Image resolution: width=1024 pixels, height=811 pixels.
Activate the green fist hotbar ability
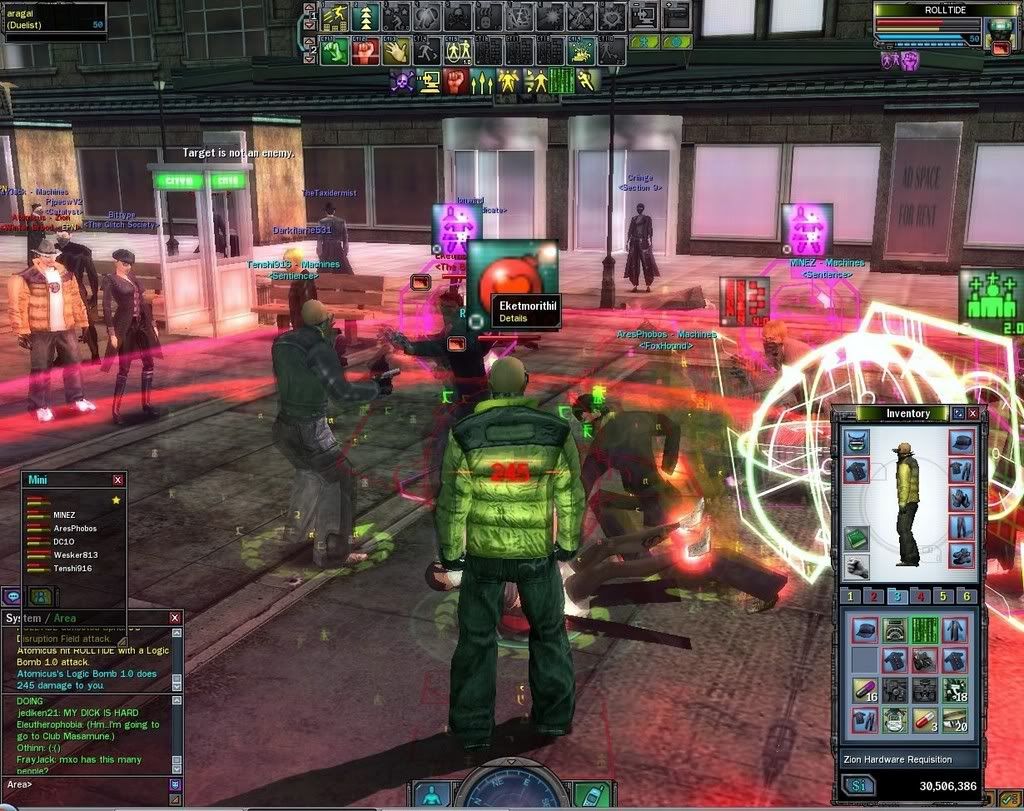pyautogui.click(x=335, y=51)
